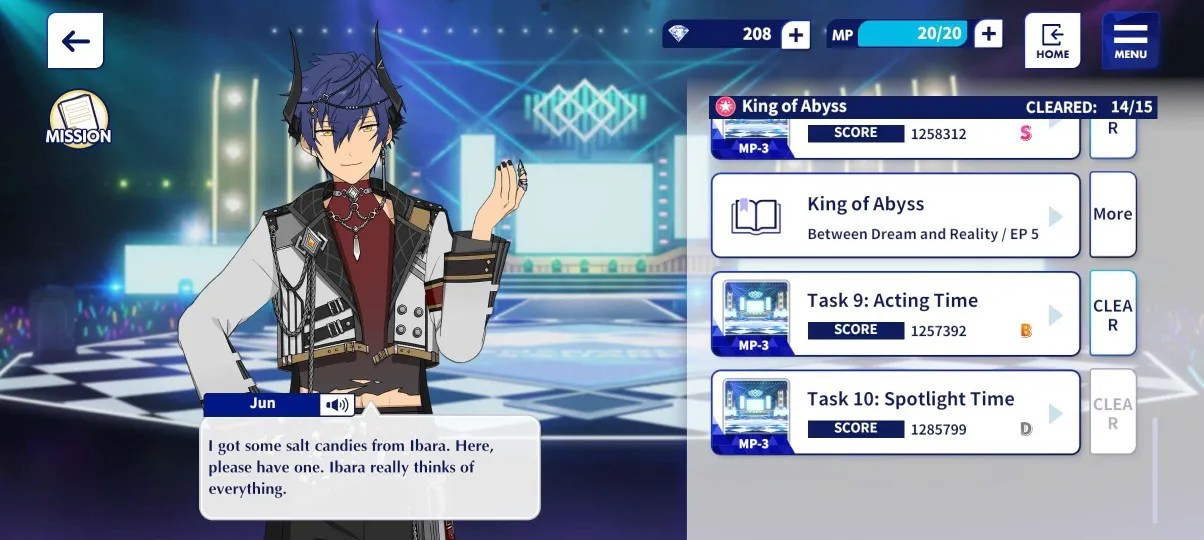1204x540 pixels.
Task: Read King of Abyss story episode 5
Action: [895, 216]
